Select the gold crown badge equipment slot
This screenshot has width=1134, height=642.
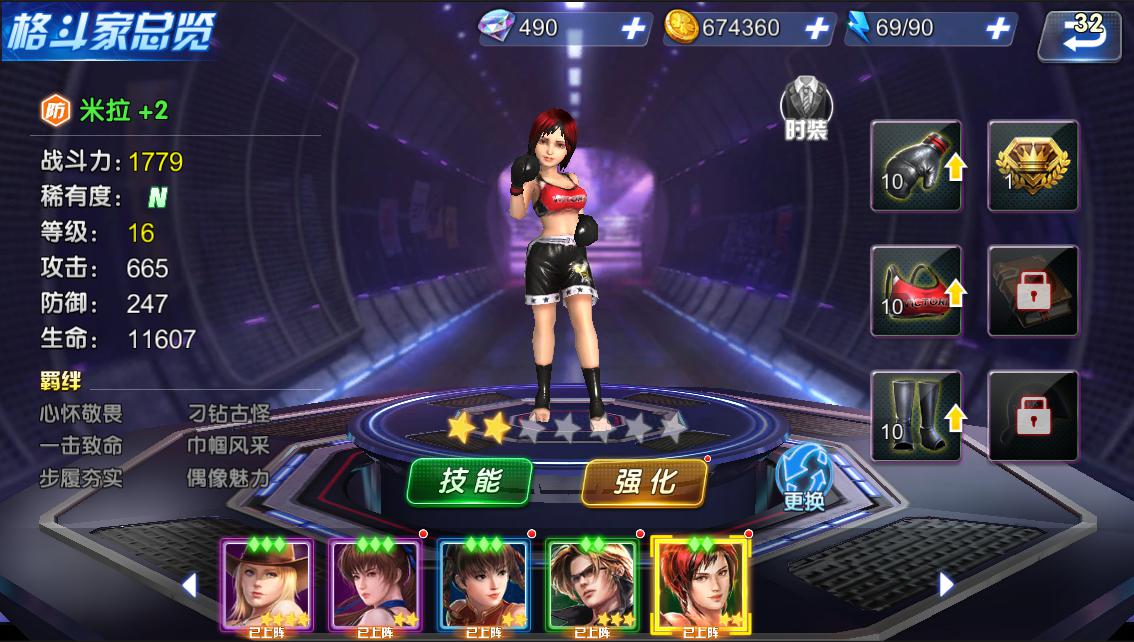(x=1033, y=166)
